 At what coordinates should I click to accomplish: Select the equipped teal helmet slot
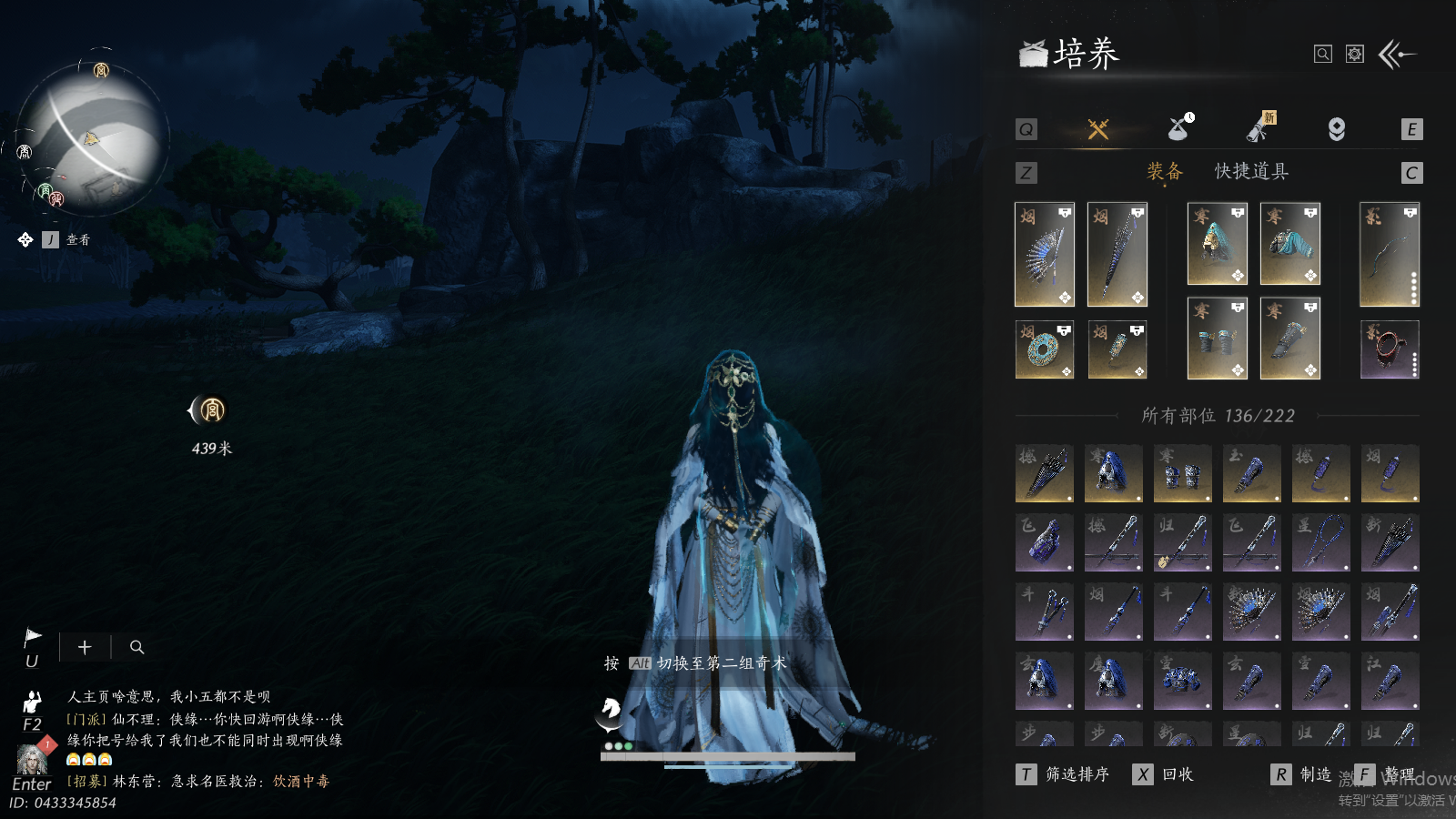click(1218, 244)
